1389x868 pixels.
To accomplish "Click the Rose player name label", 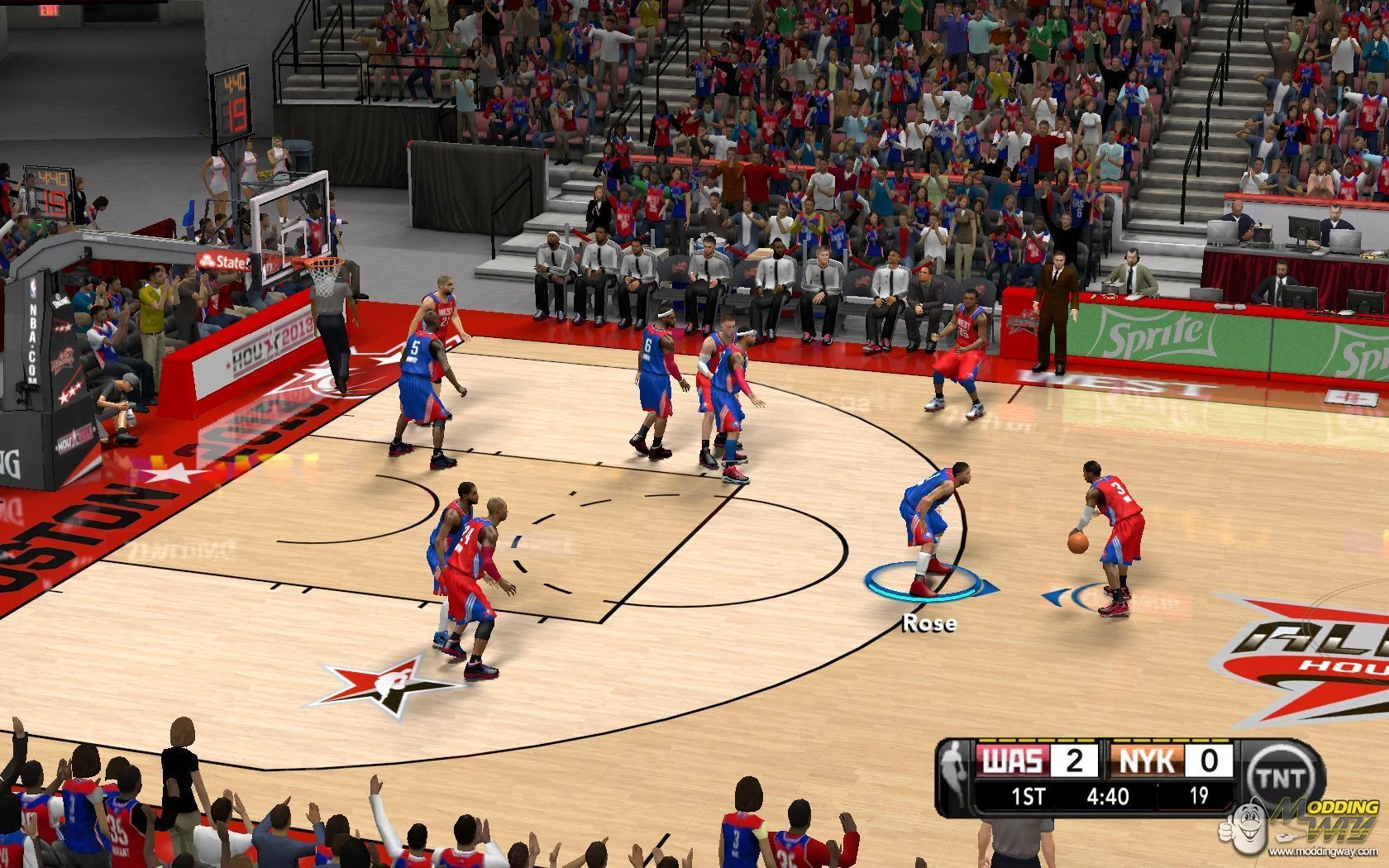I will click(x=928, y=625).
